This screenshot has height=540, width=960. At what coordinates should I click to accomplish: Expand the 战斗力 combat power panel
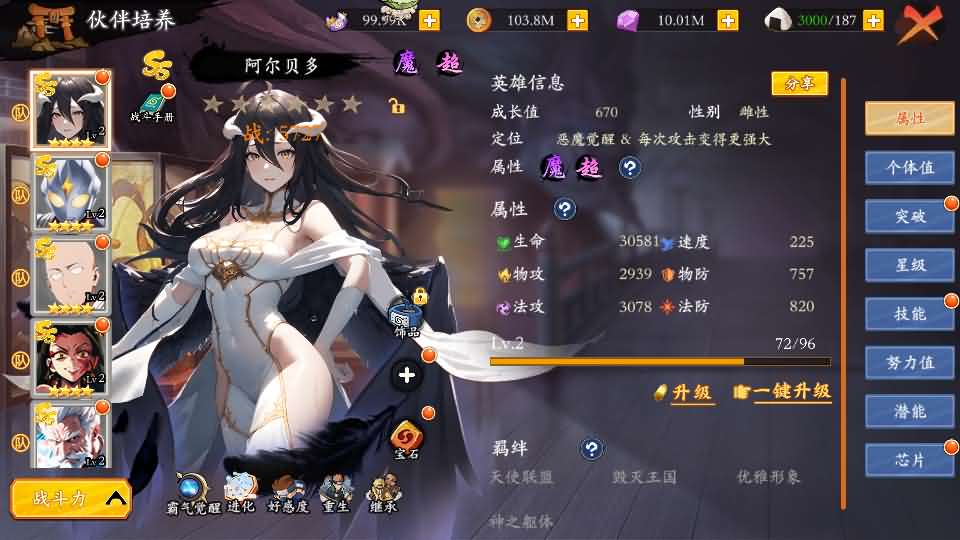(x=71, y=498)
